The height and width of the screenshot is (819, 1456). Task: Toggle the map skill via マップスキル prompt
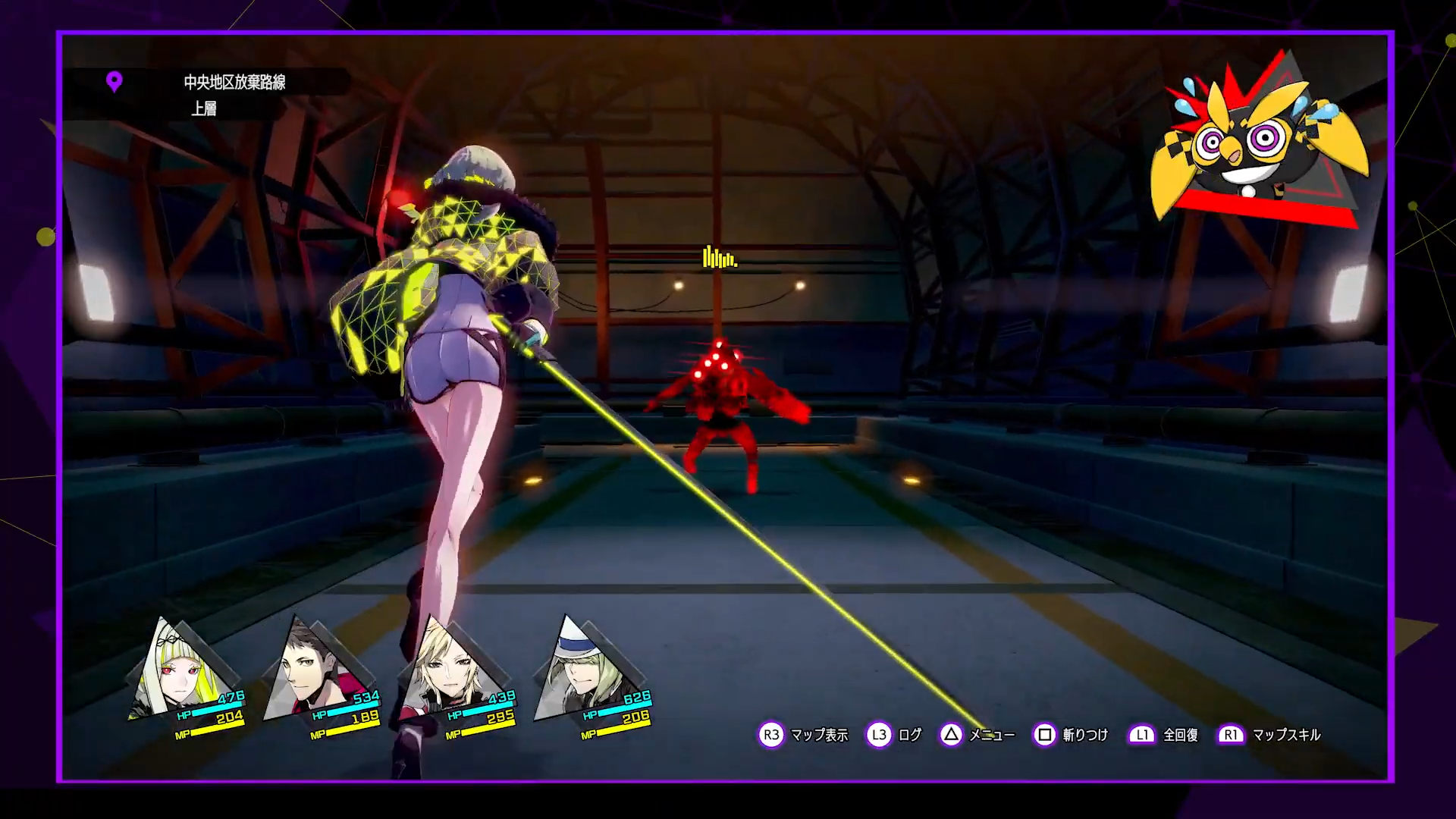[x=1288, y=734]
